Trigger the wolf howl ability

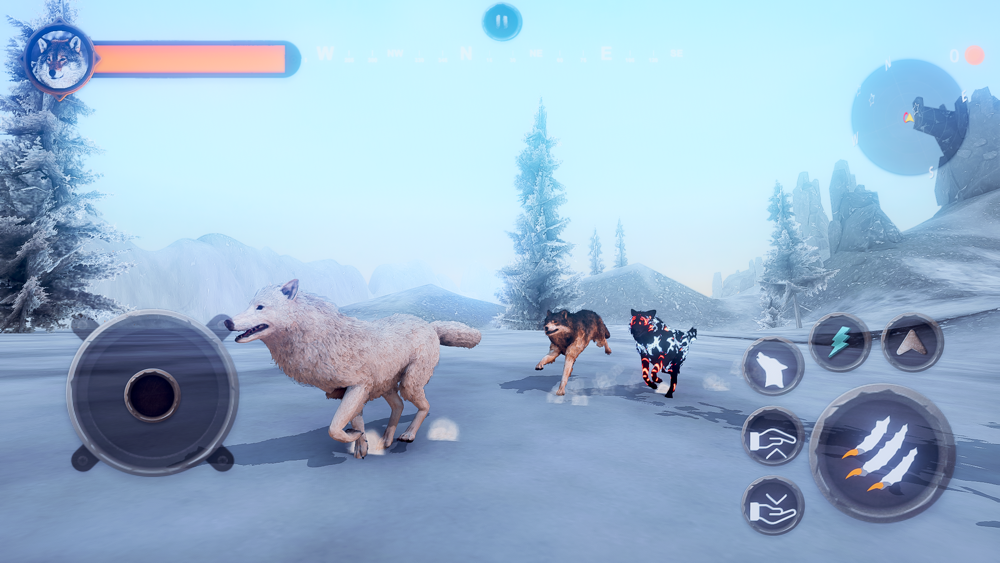pos(773,366)
